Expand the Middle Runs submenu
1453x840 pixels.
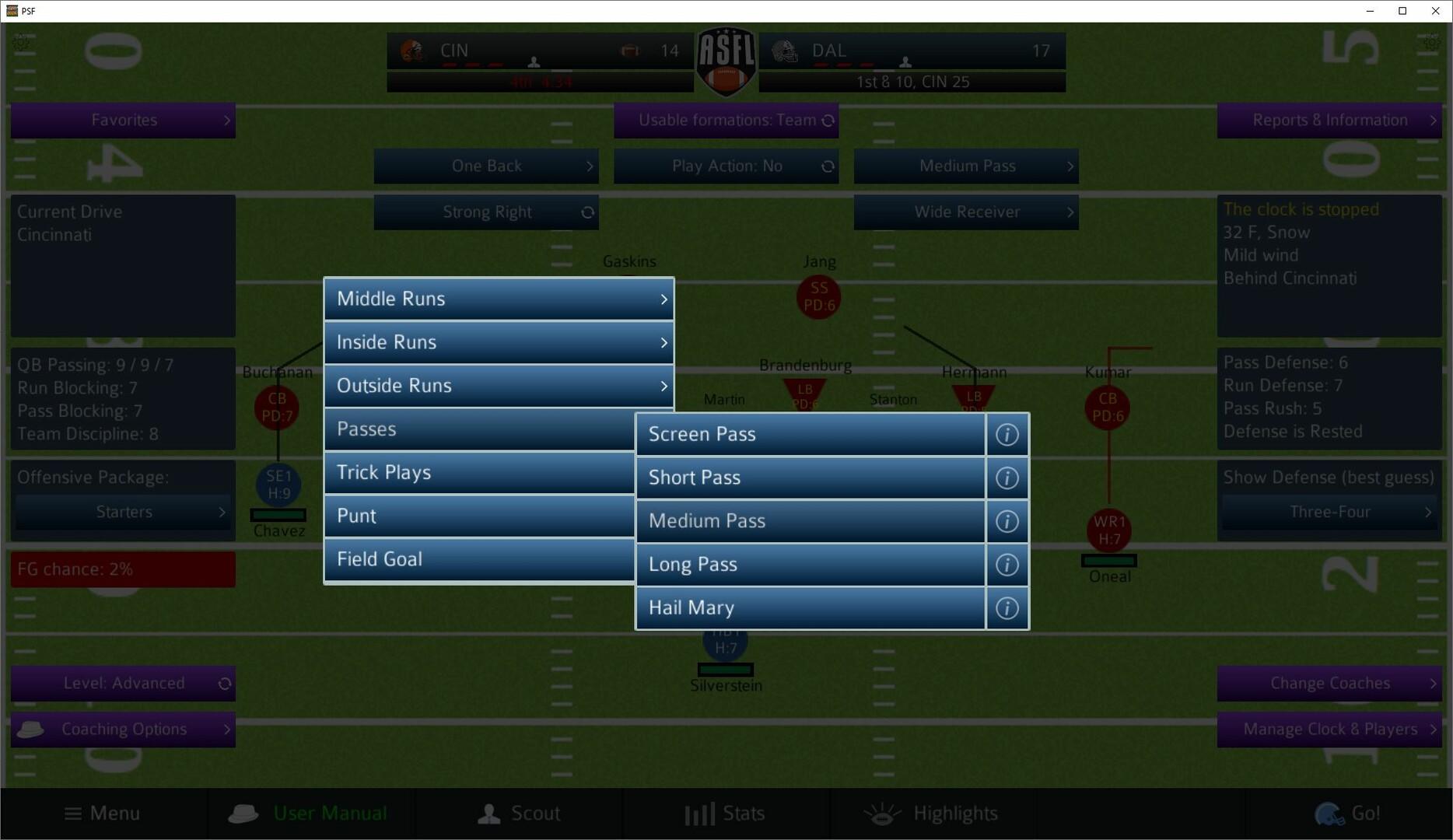498,299
